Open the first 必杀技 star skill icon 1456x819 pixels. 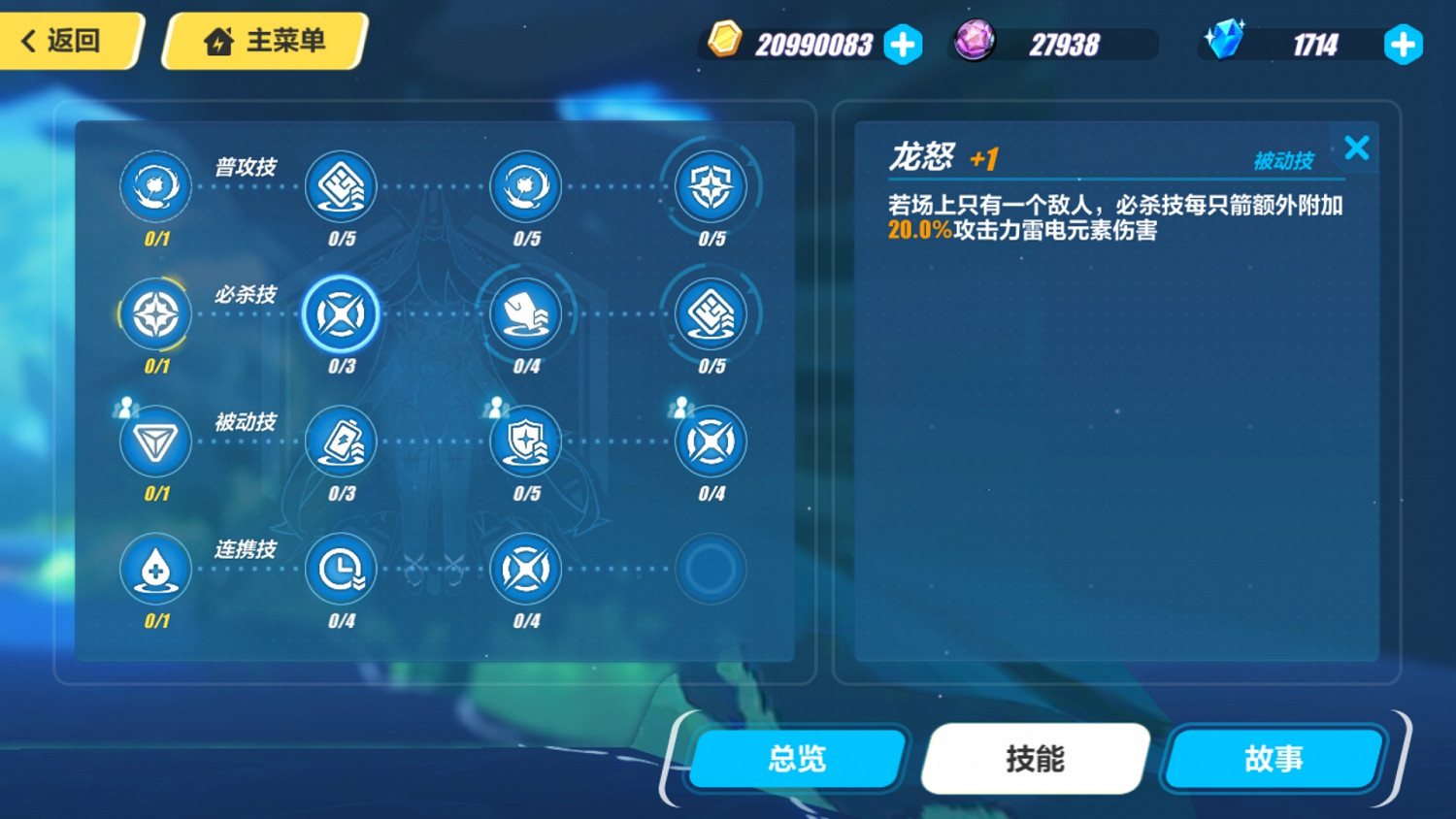[x=155, y=314]
